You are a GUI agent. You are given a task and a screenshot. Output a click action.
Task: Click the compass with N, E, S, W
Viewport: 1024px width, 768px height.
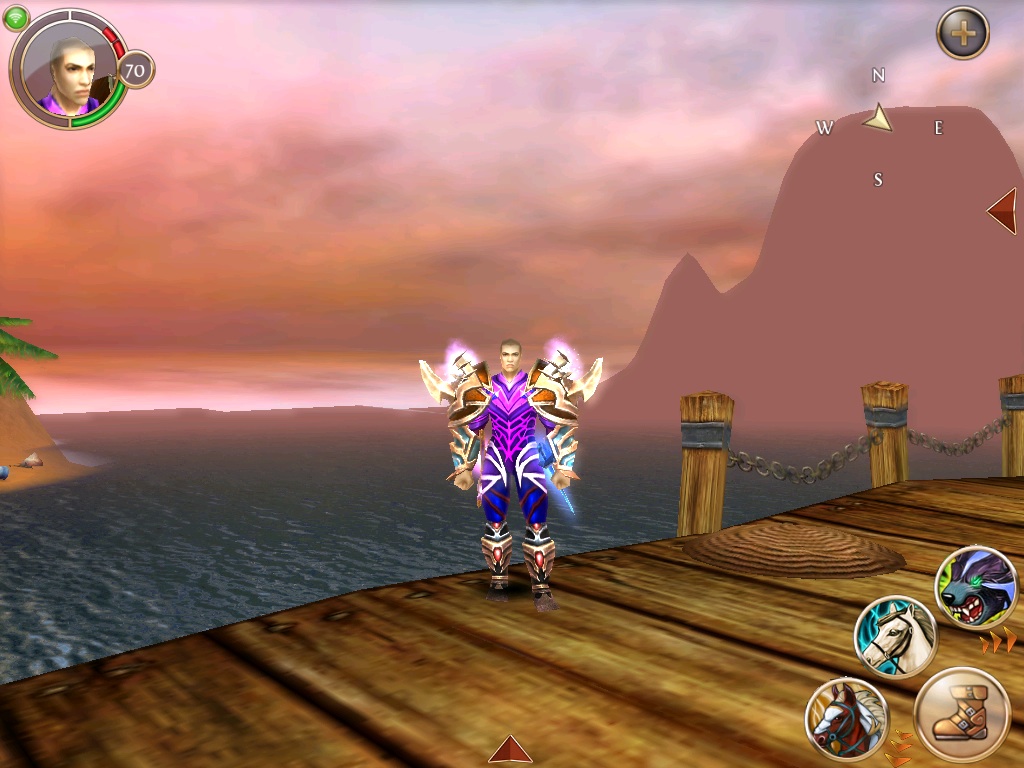coord(878,125)
